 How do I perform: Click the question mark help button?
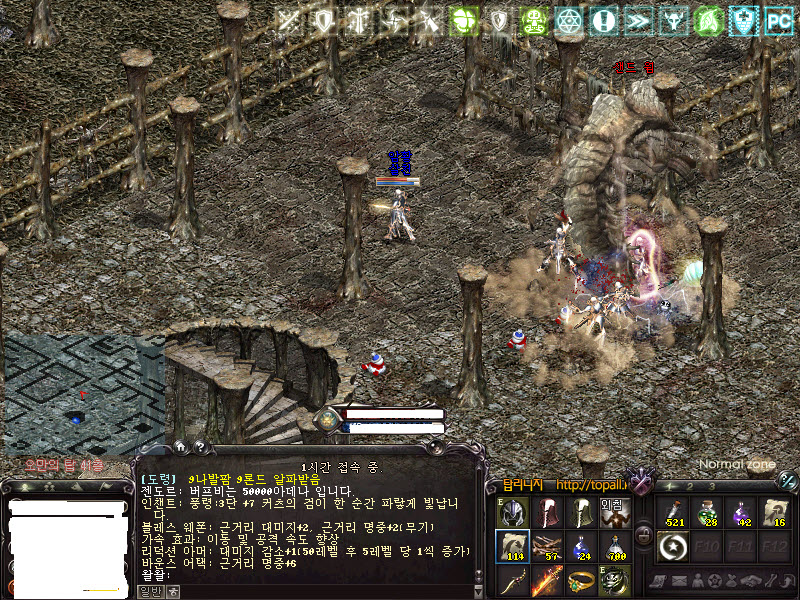coord(201,447)
